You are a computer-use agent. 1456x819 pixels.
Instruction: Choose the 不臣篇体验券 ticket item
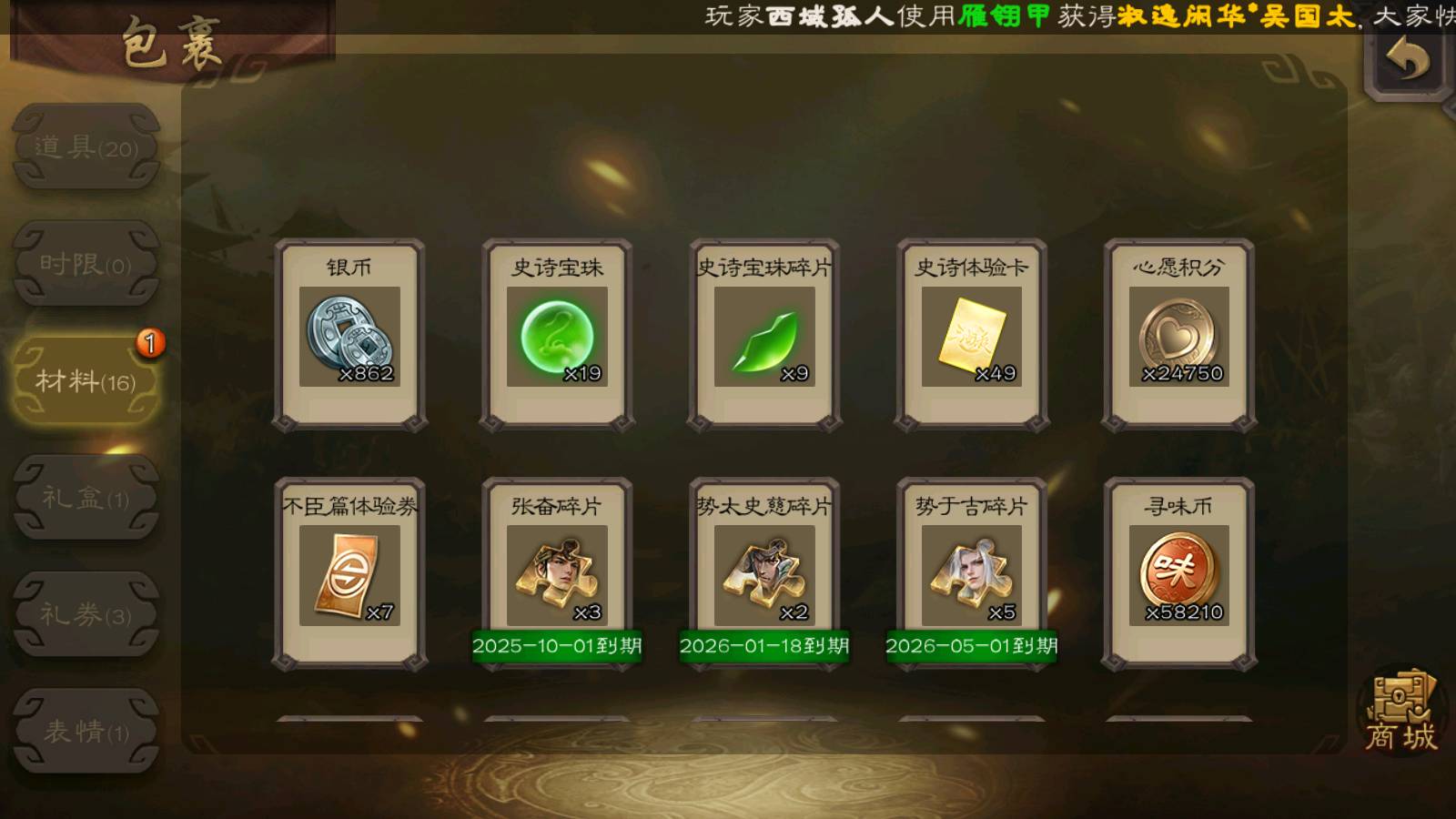349,574
